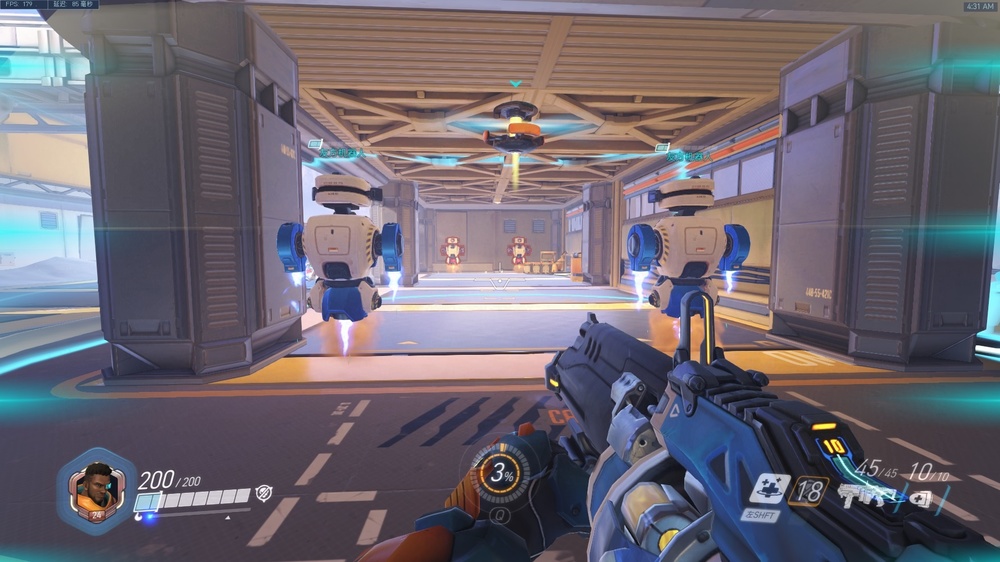The width and height of the screenshot is (1000, 562).
Task: Select the healing grenade ammo icon
Action: click(921, 497)
